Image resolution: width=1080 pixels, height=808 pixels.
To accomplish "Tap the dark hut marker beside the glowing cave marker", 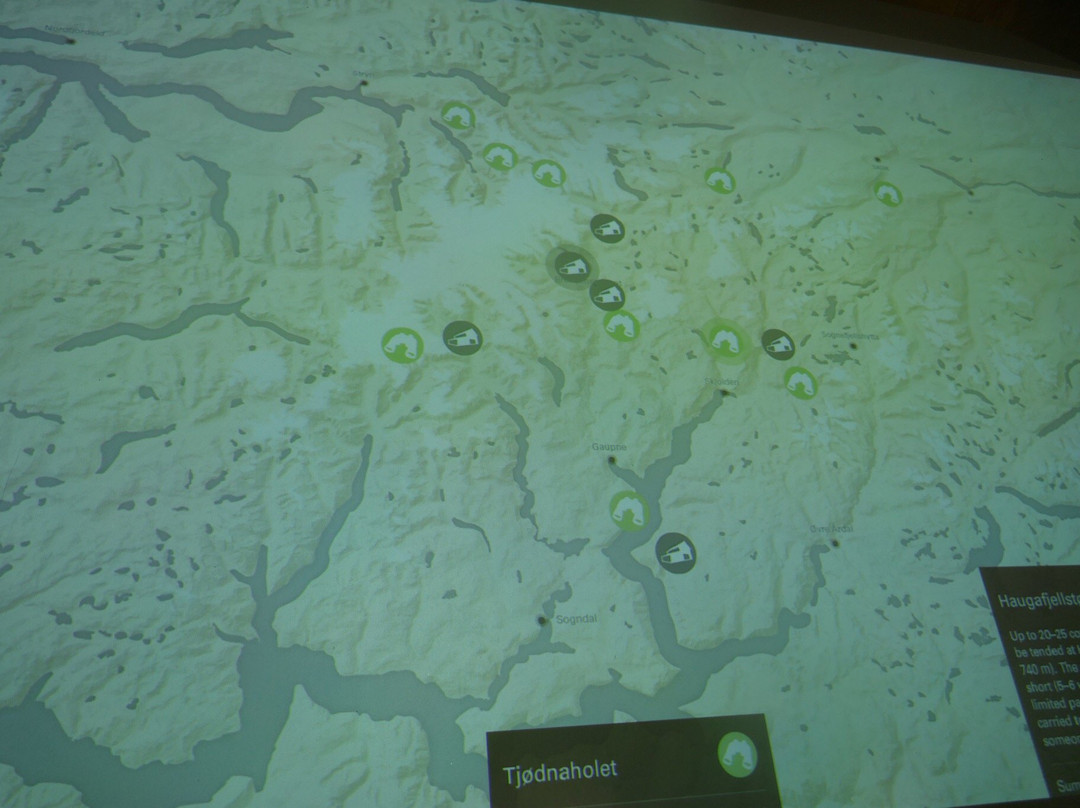I will click(x=778, y=344).
